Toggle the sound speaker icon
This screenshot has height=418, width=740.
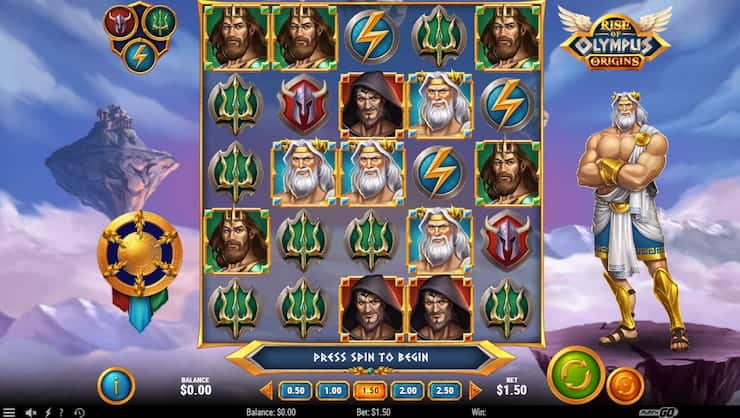tap(28, 411)
